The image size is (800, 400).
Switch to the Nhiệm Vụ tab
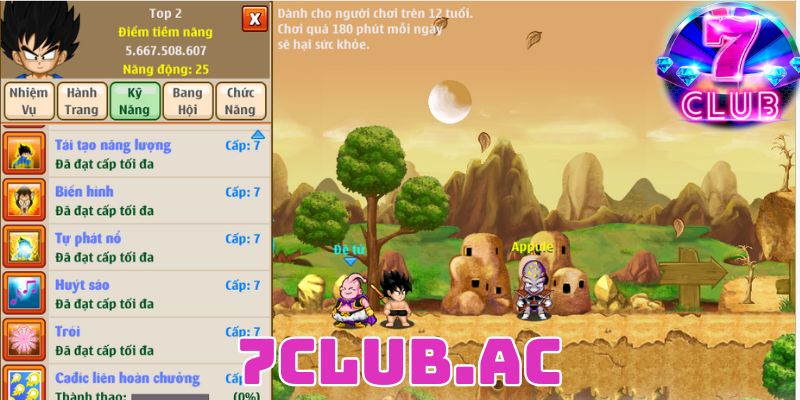(x=28, y=101)
